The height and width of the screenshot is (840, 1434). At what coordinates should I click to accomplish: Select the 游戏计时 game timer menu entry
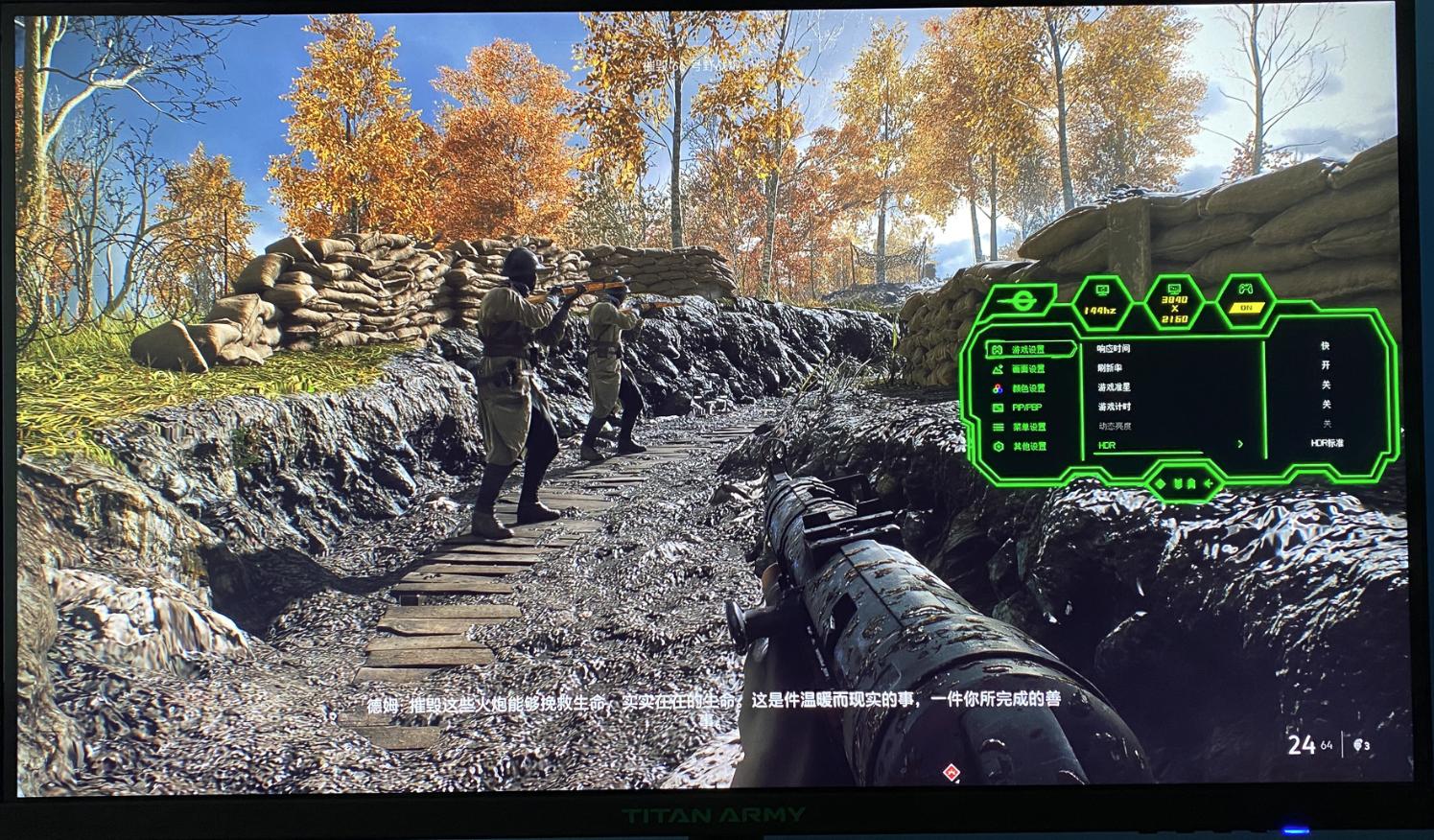point(1112,408)
